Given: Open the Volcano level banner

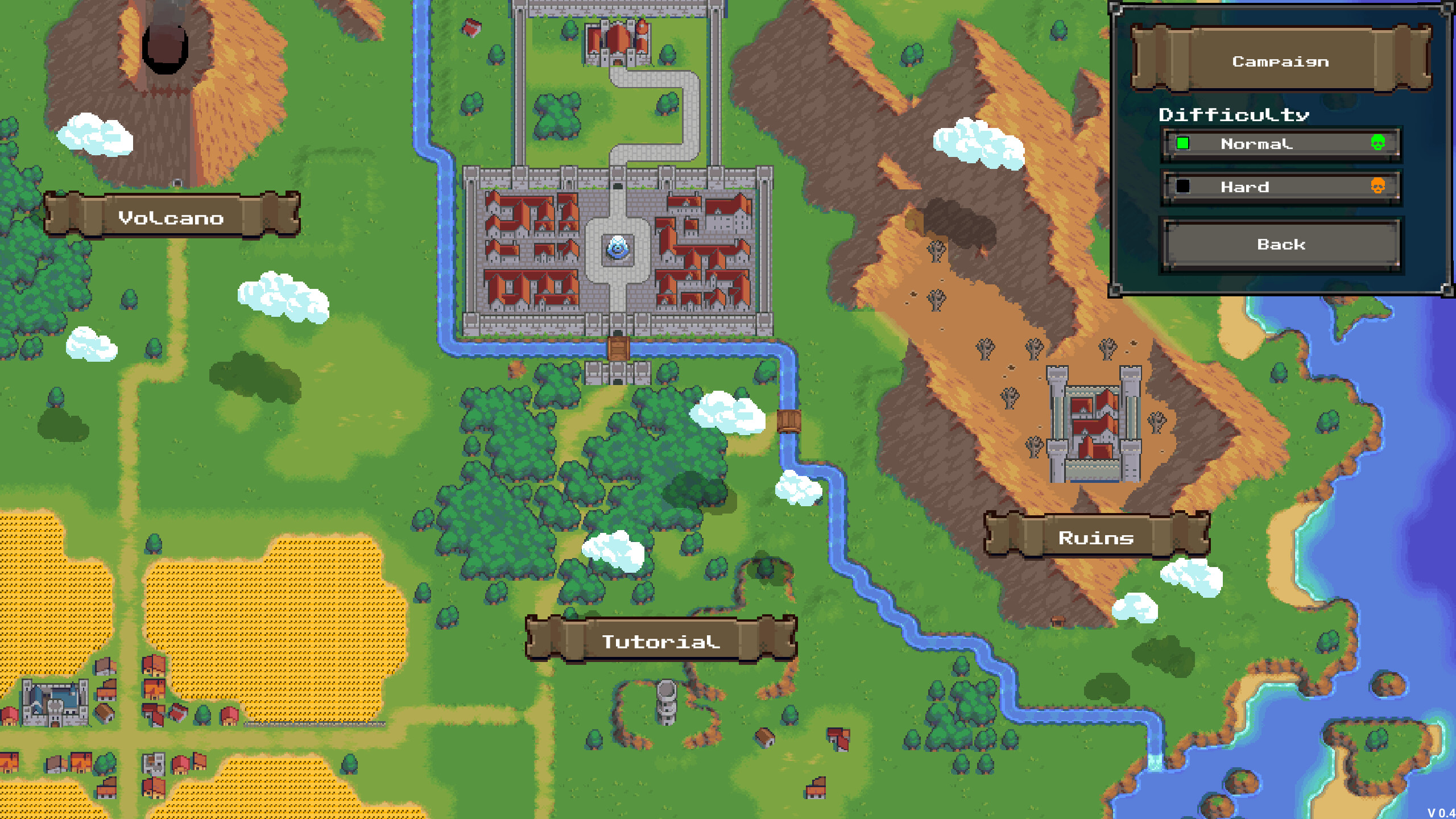Looking at the screenshot, I should [x=171, y=219].
